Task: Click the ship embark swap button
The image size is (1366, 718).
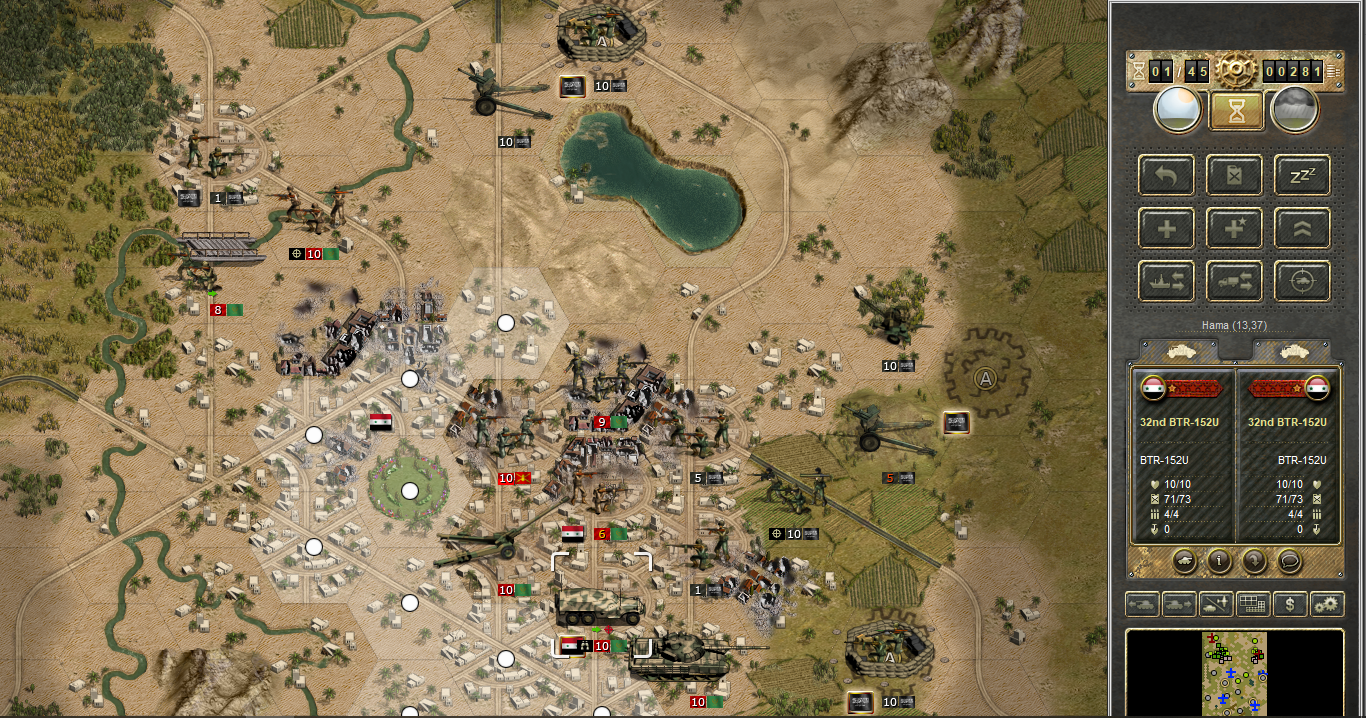Action: click(1166, 282)
